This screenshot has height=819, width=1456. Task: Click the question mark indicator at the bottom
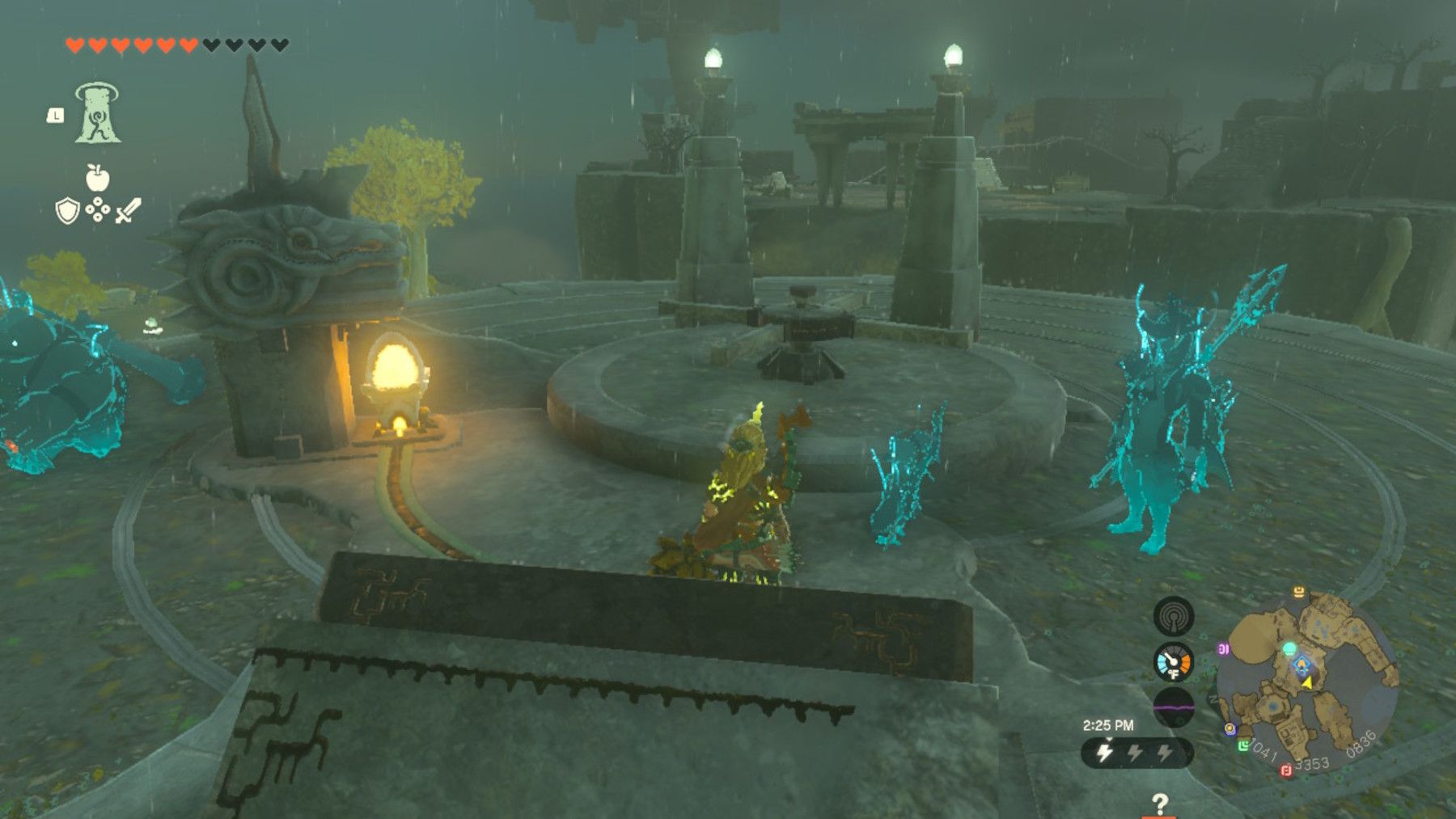1161,804
